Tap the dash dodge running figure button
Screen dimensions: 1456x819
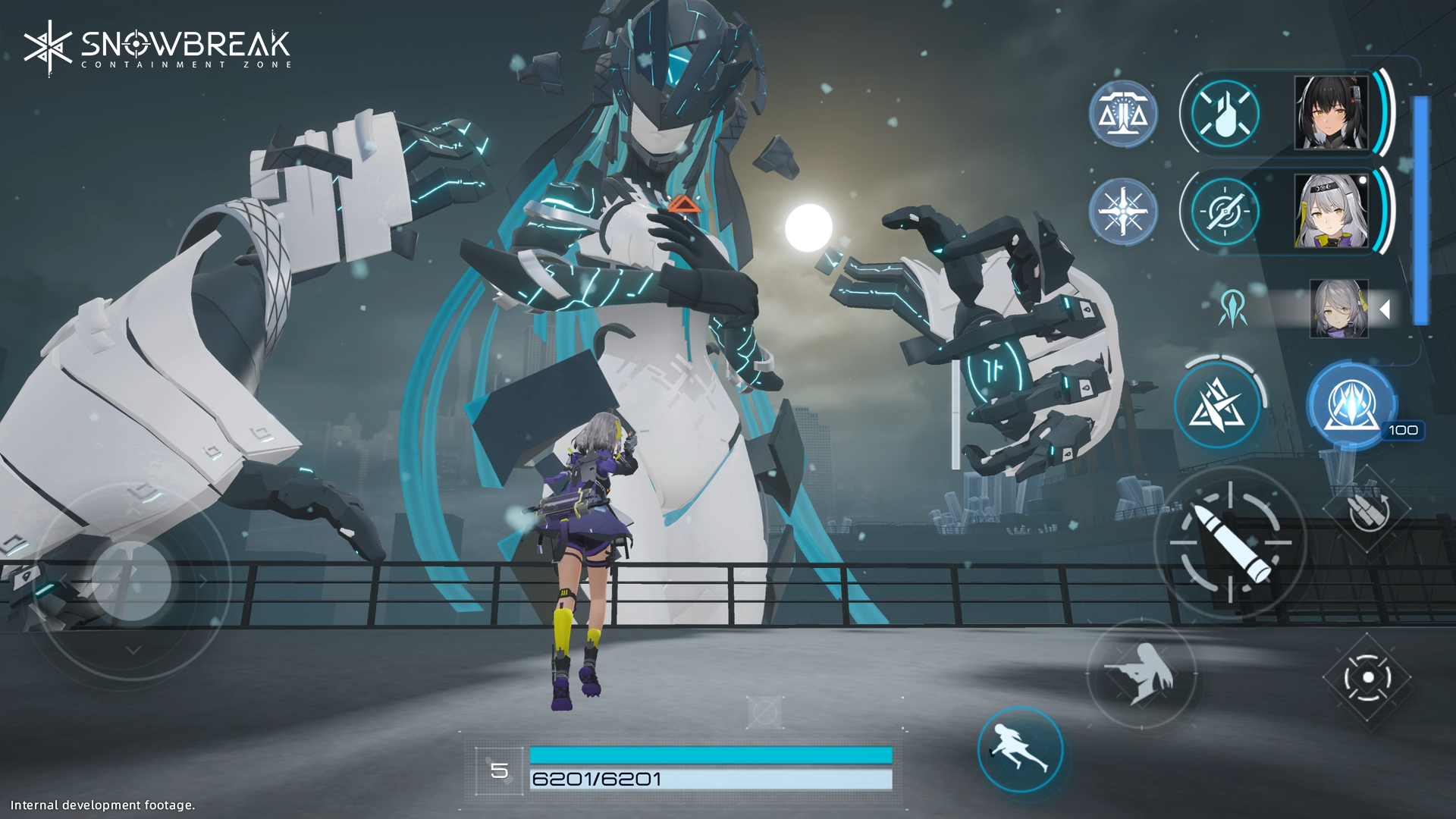[x=1020, y=749]
